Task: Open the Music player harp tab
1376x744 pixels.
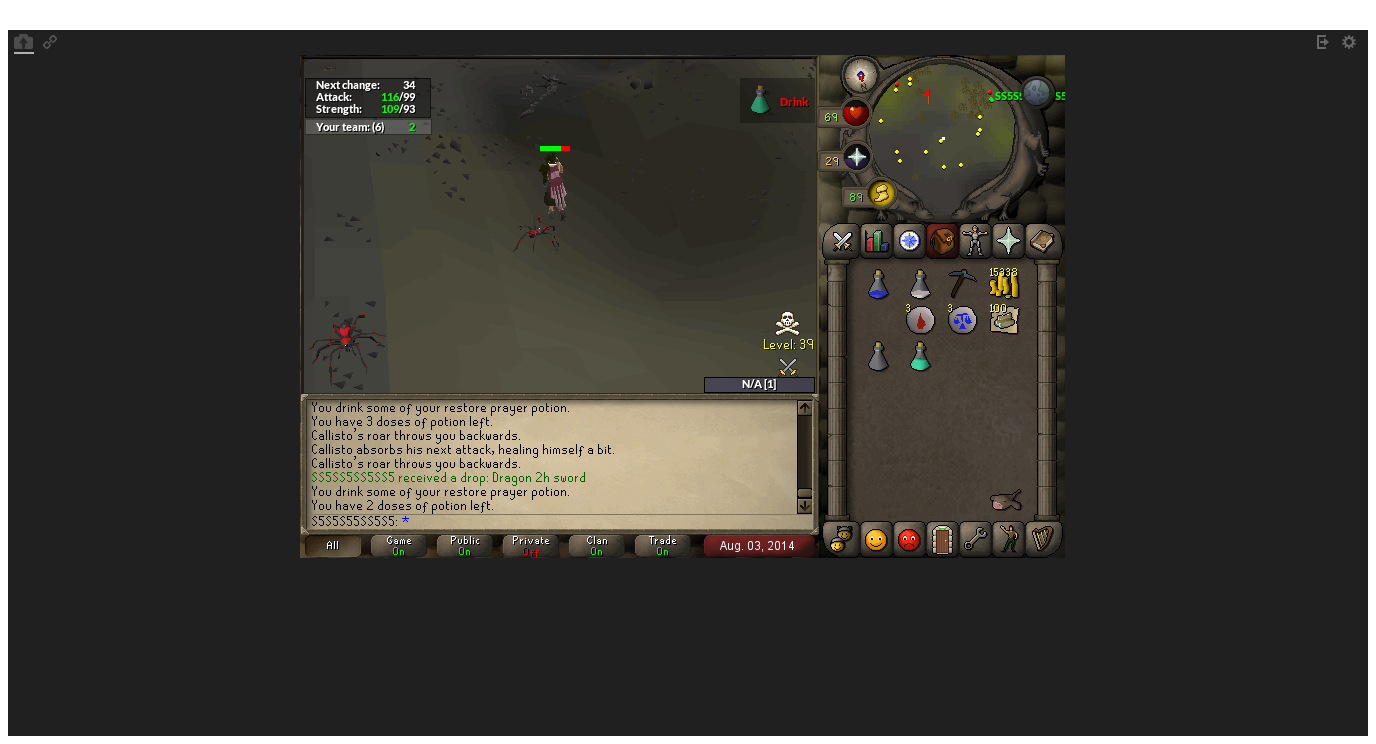Action: [x=1044, y=540]
